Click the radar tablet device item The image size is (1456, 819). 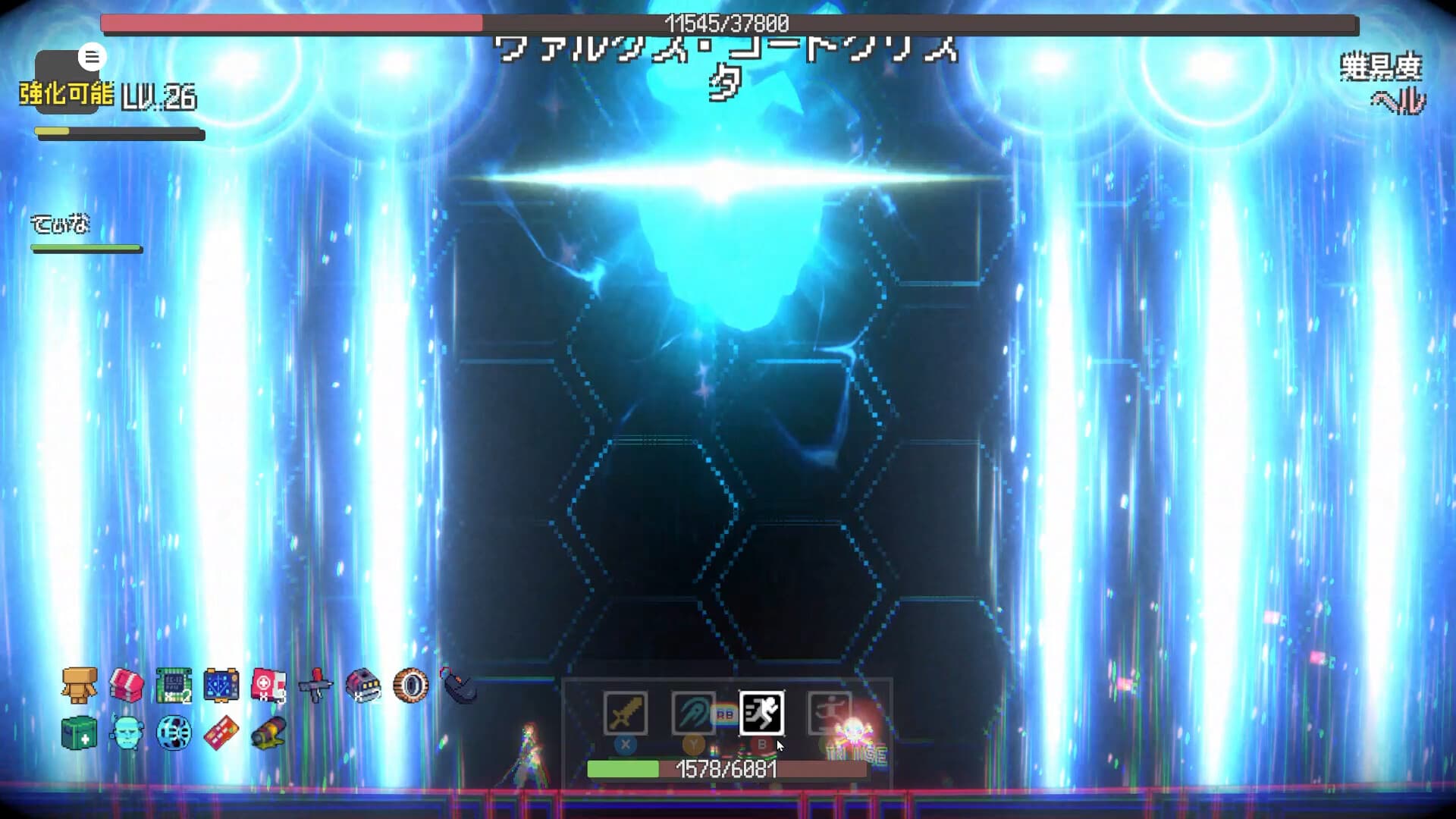[x=220, y=685]
